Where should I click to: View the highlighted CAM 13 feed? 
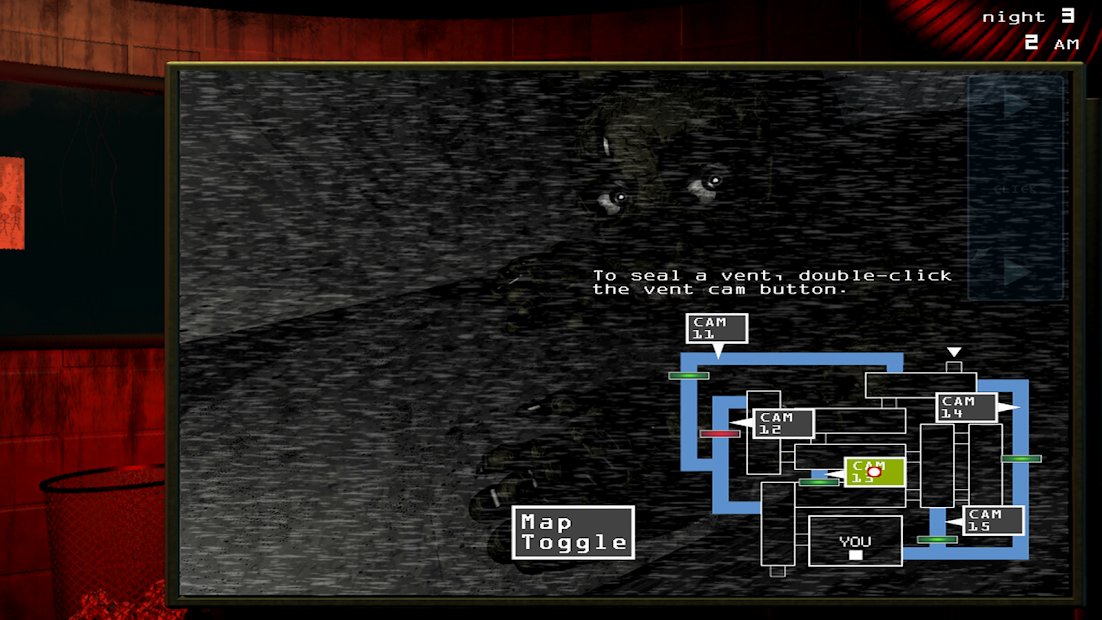click(875, 472)
